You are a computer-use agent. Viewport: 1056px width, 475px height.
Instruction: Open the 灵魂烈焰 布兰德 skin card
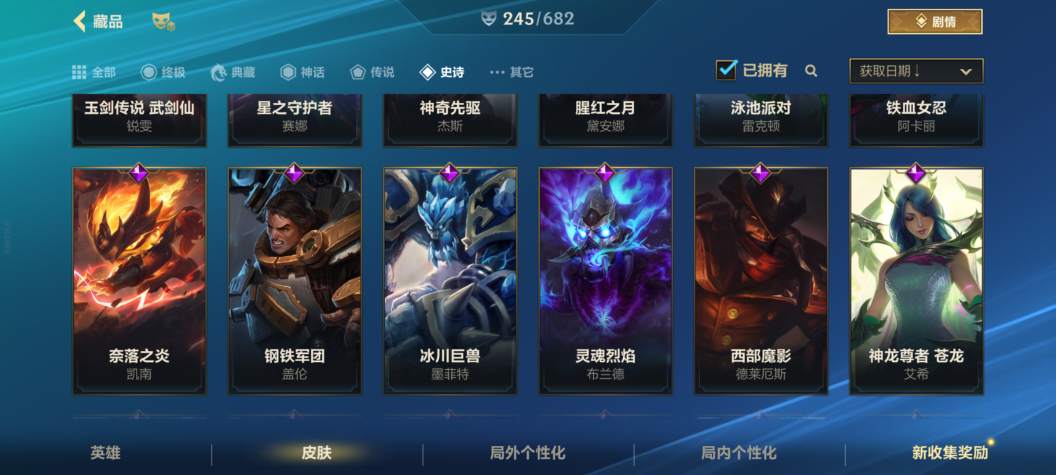point(605,280)
